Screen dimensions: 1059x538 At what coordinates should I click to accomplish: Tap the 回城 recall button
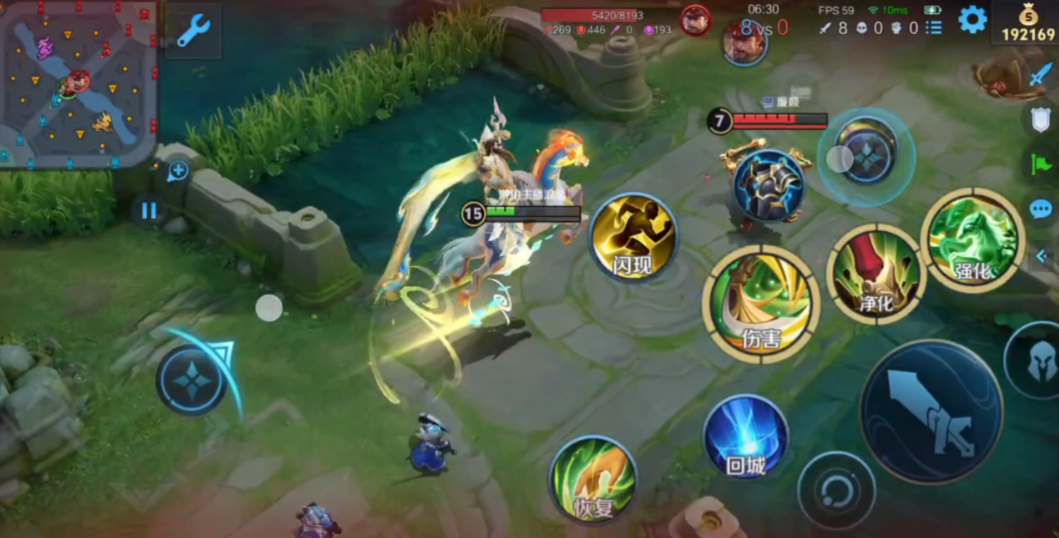tap(746, 436)
